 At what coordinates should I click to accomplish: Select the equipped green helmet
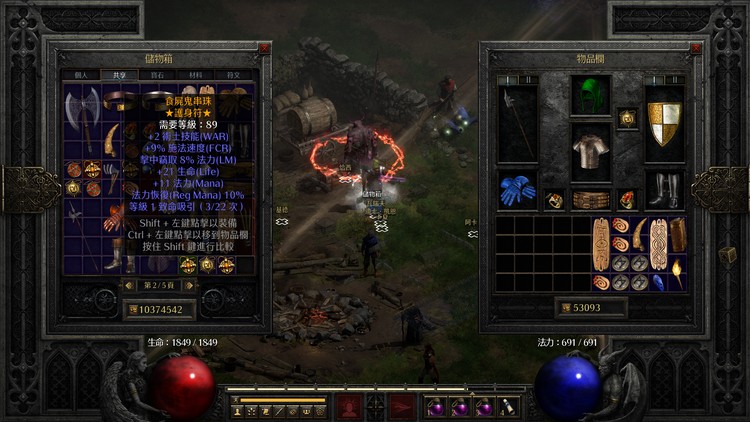click(x=590, y=98)
